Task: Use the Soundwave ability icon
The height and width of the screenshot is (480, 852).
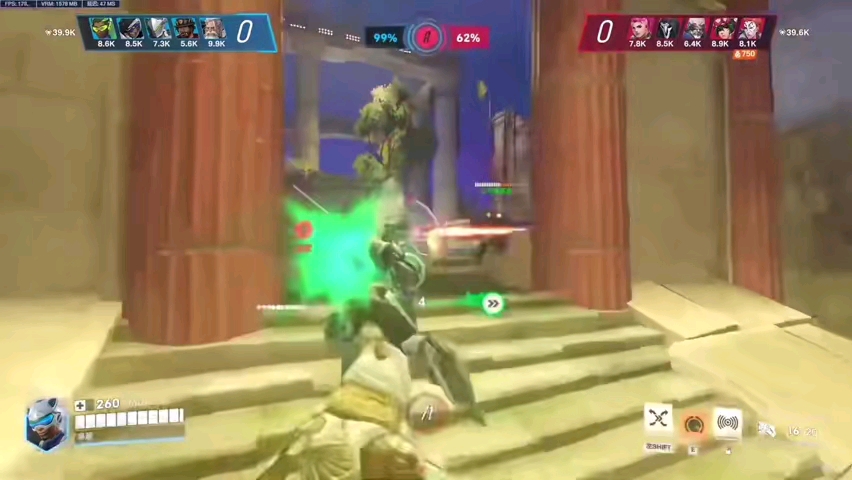Action: pyautogui.click(x=728, y=423)
